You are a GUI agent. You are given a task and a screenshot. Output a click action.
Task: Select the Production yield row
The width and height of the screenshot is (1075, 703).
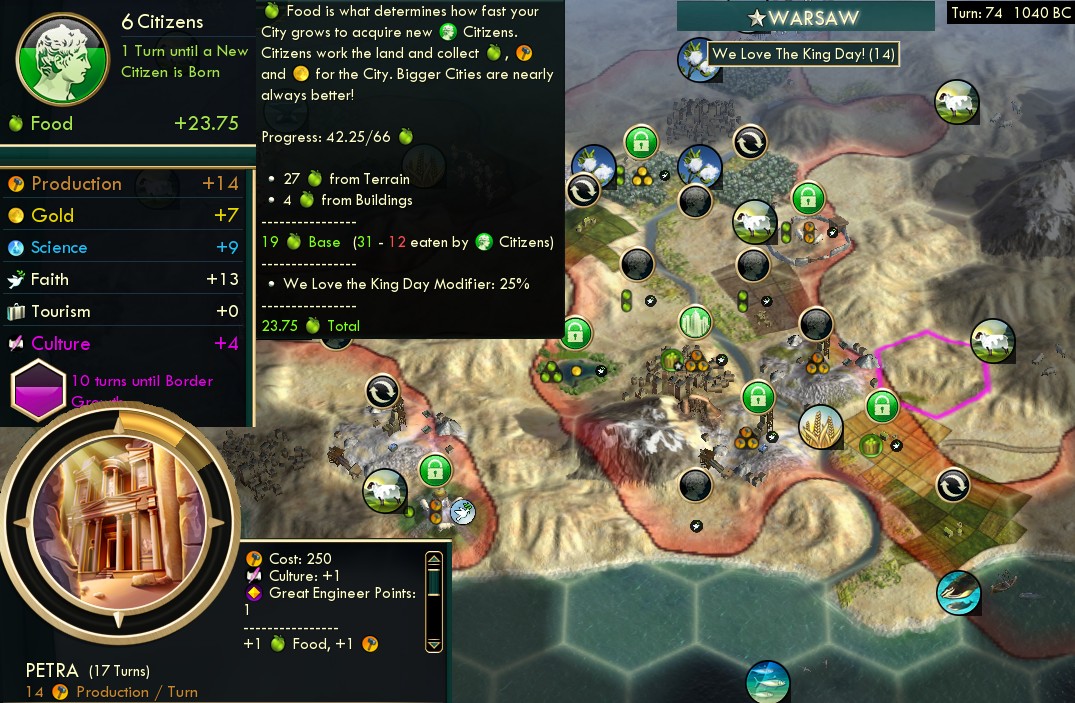[x=125, y=184]
